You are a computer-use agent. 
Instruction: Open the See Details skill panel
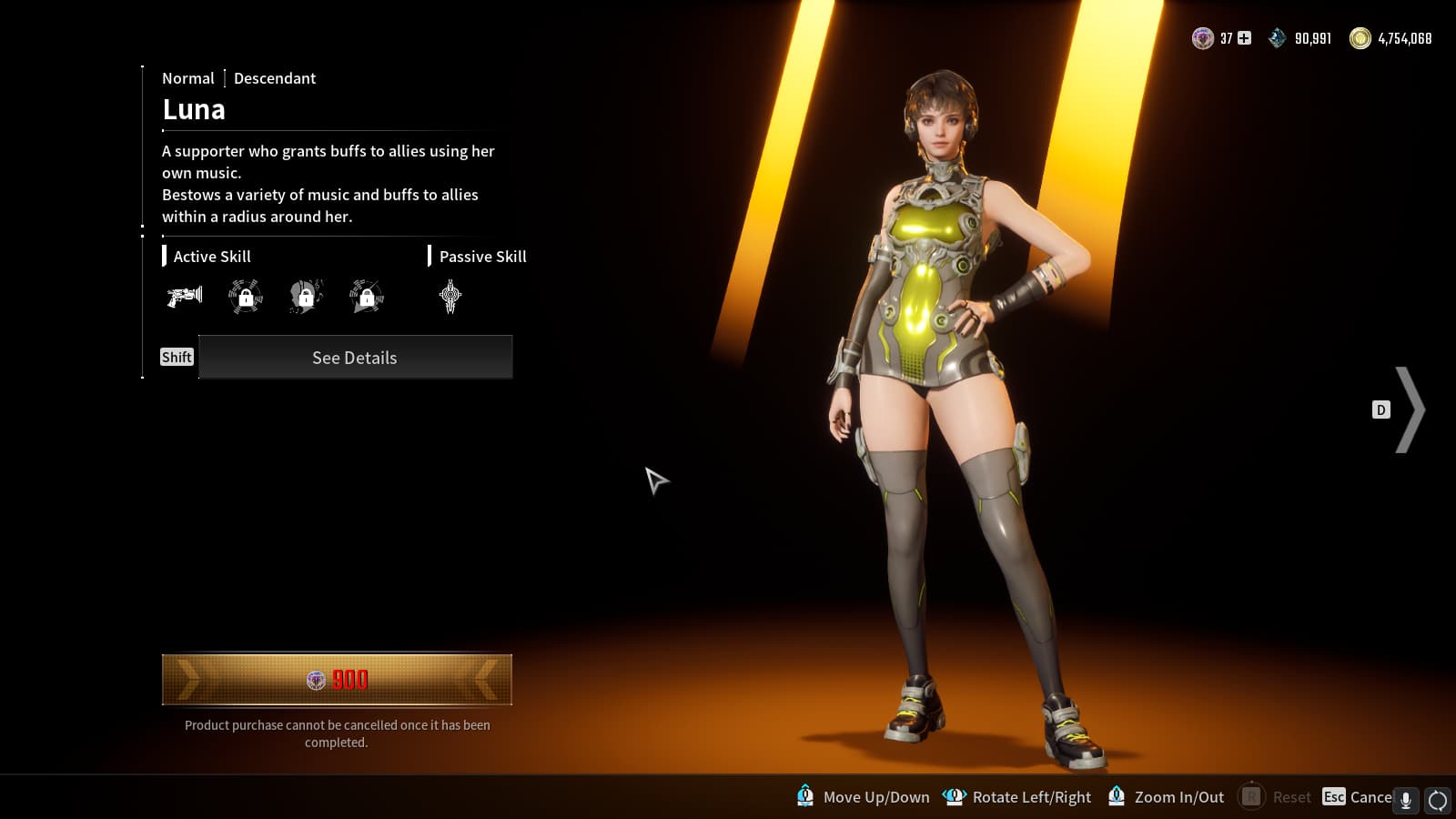click(x=355, y=358)
